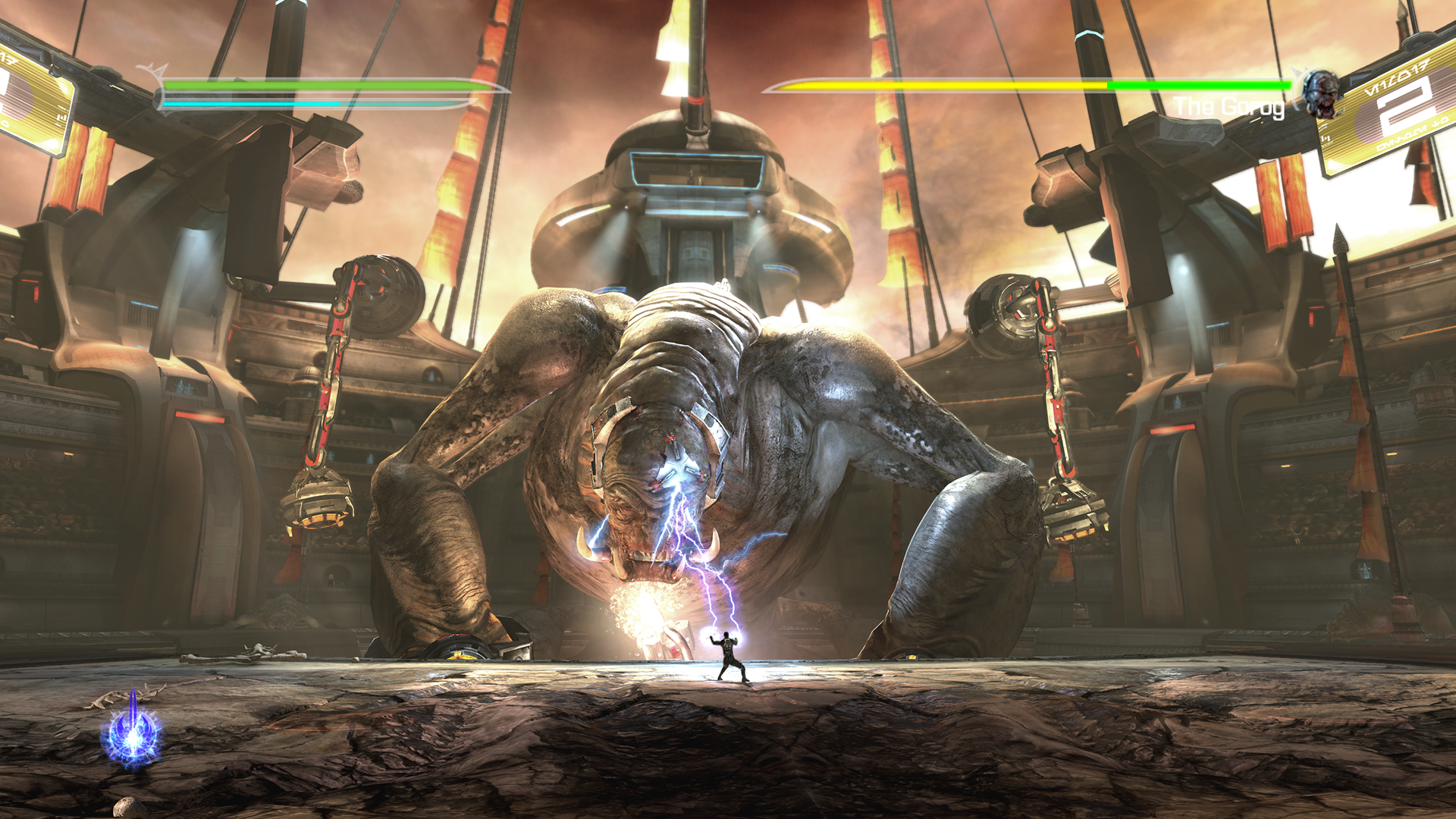The height and width of the screenshot is (819, 1456).
Task: Select The Gorog name label
Action: click(1228, 106)
